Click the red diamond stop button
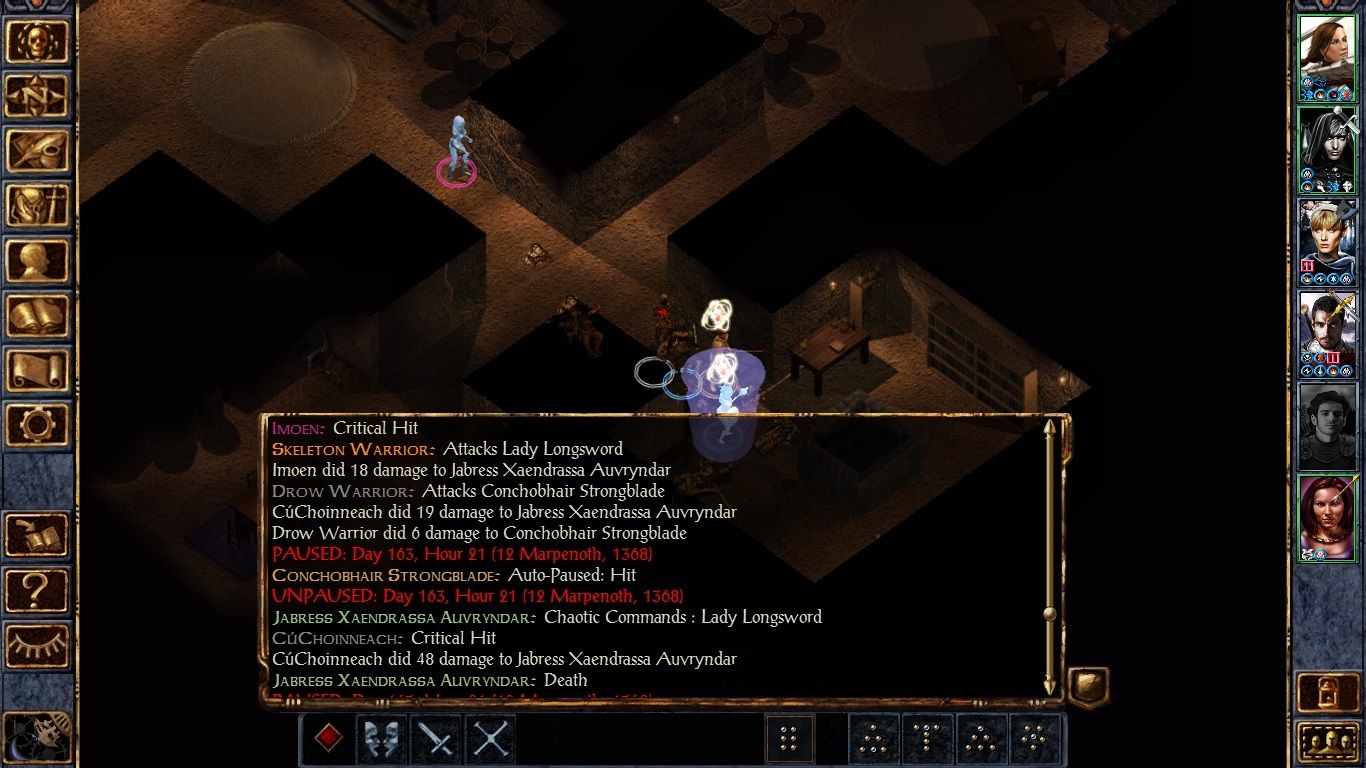 click(x=328, y=739)
